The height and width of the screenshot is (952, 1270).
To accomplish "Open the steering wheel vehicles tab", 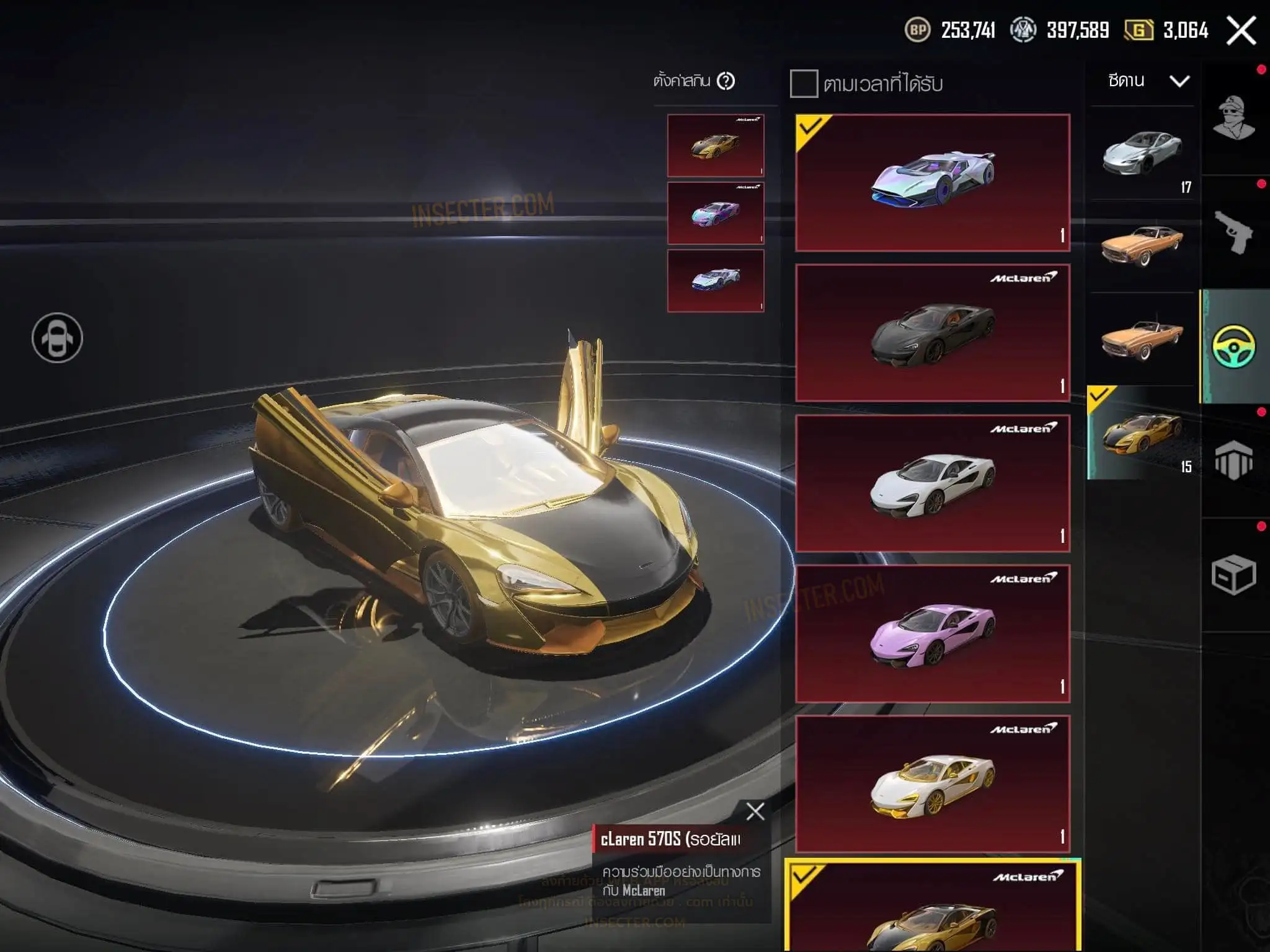I will [1234, 346].
